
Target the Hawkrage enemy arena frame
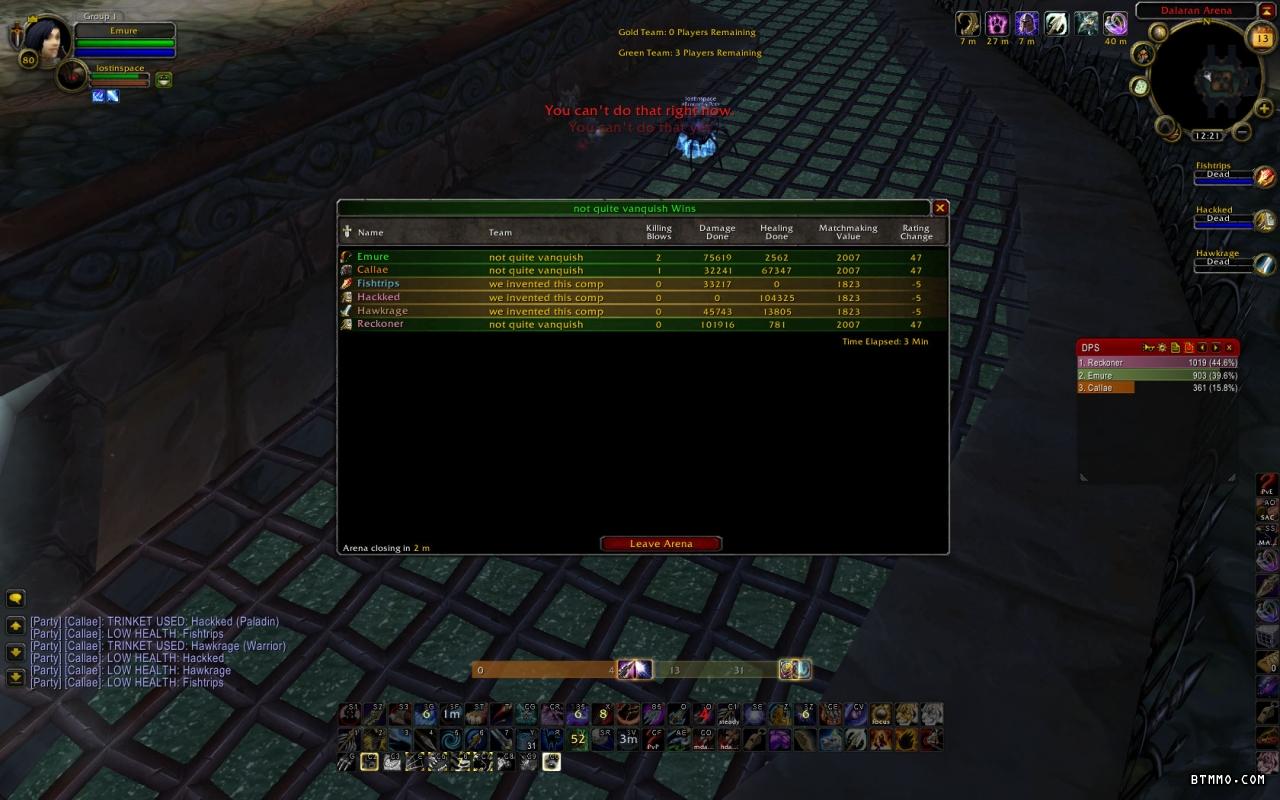click(1224, 264)
